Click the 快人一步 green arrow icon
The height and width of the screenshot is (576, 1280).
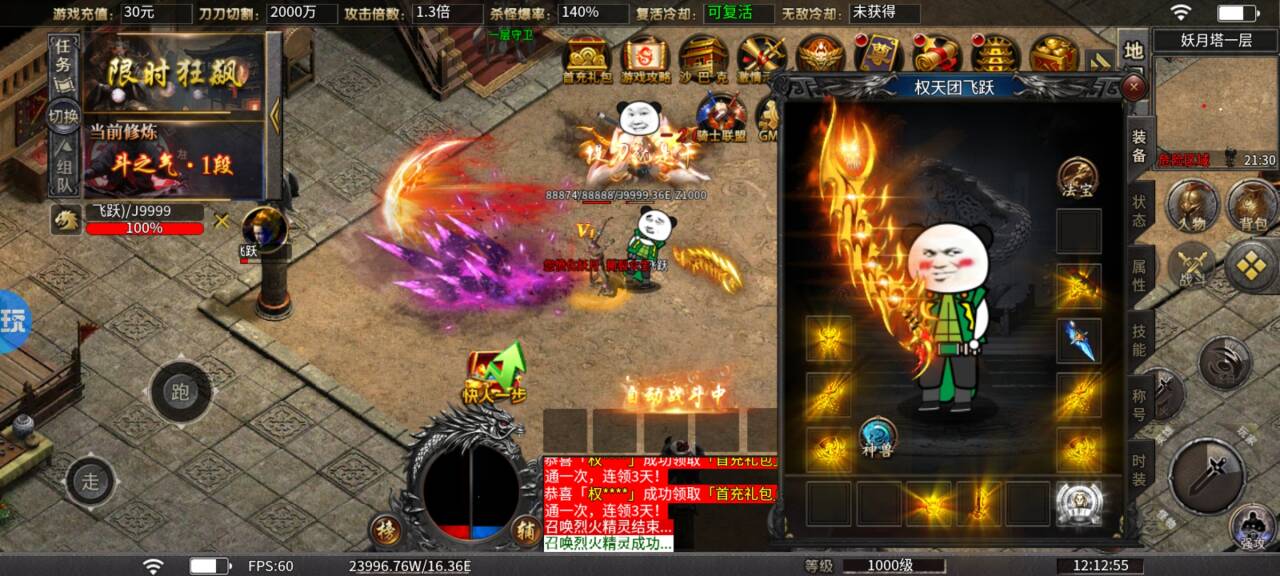494,375
